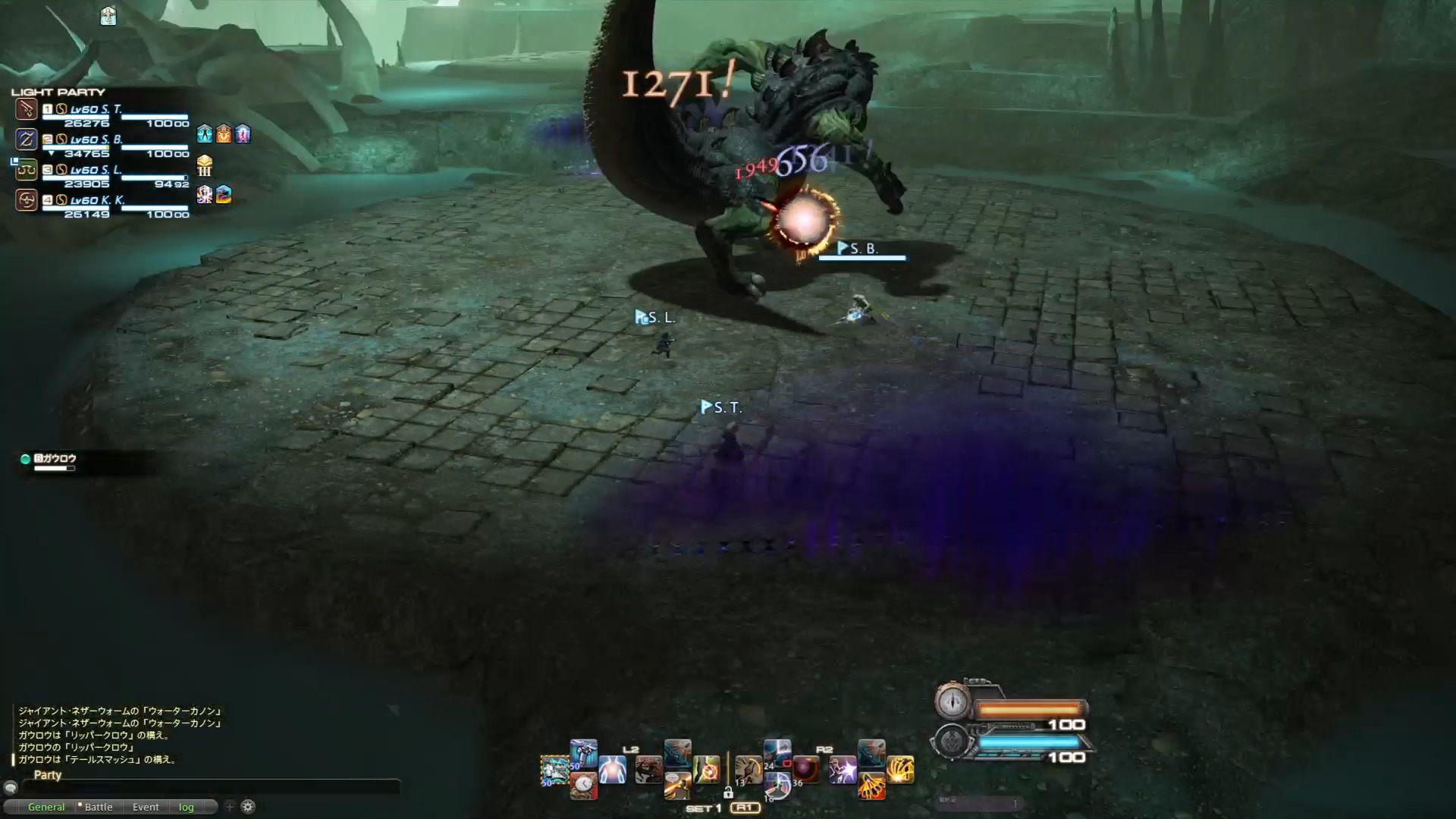Click the first party member's job icon
Viewport: 1456px width, 819px height.
[x=26, y=108]
